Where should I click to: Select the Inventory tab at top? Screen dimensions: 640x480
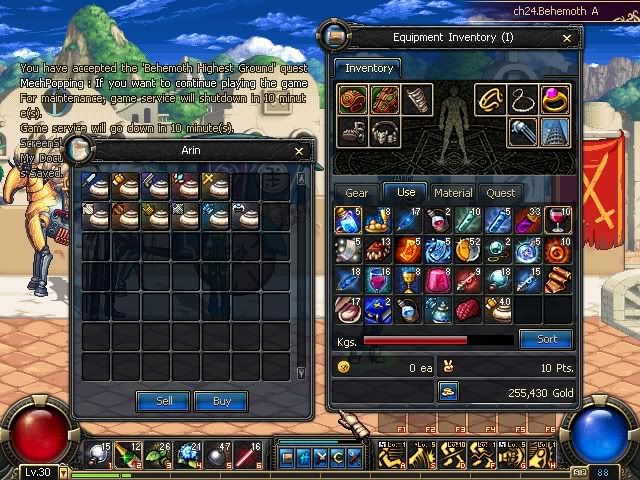369,69
